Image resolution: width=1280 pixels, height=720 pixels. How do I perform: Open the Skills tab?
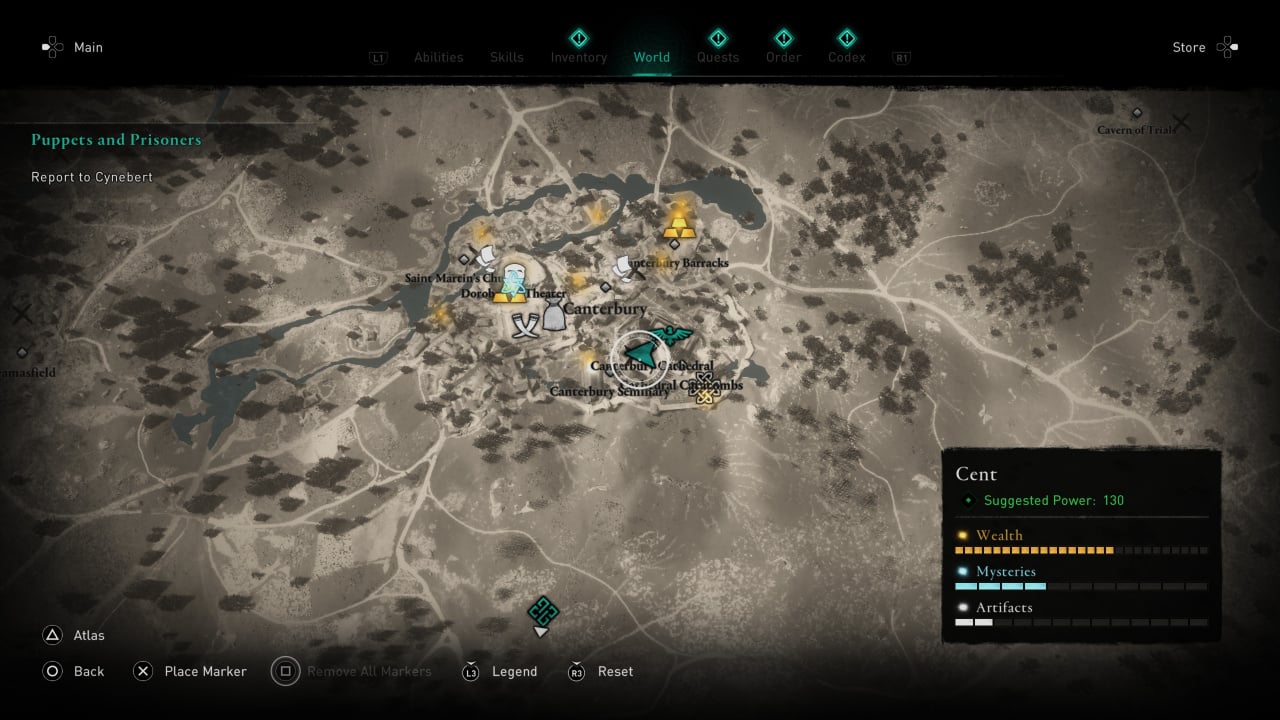[x=507, y=57]
